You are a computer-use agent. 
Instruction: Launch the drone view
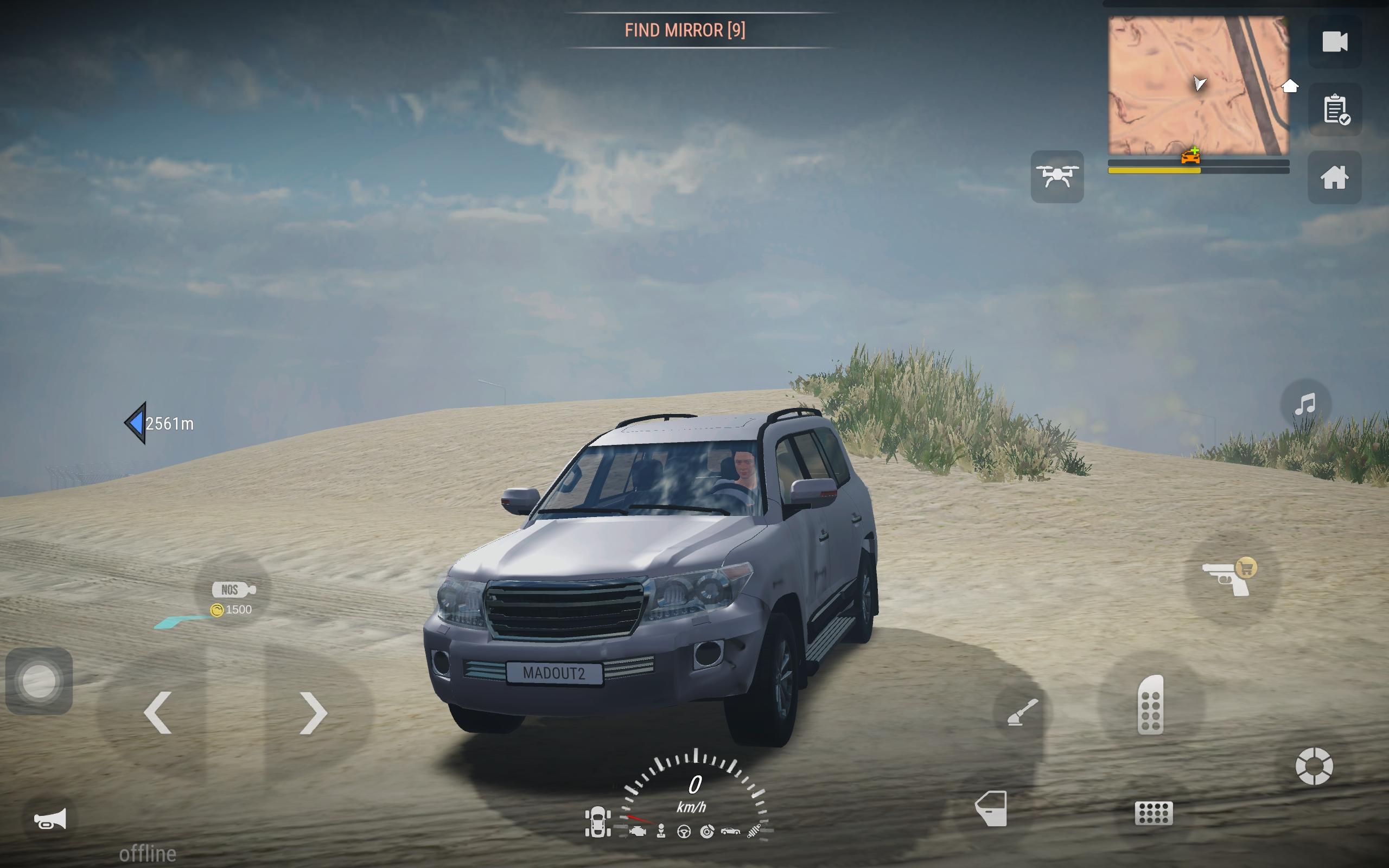1057,177
